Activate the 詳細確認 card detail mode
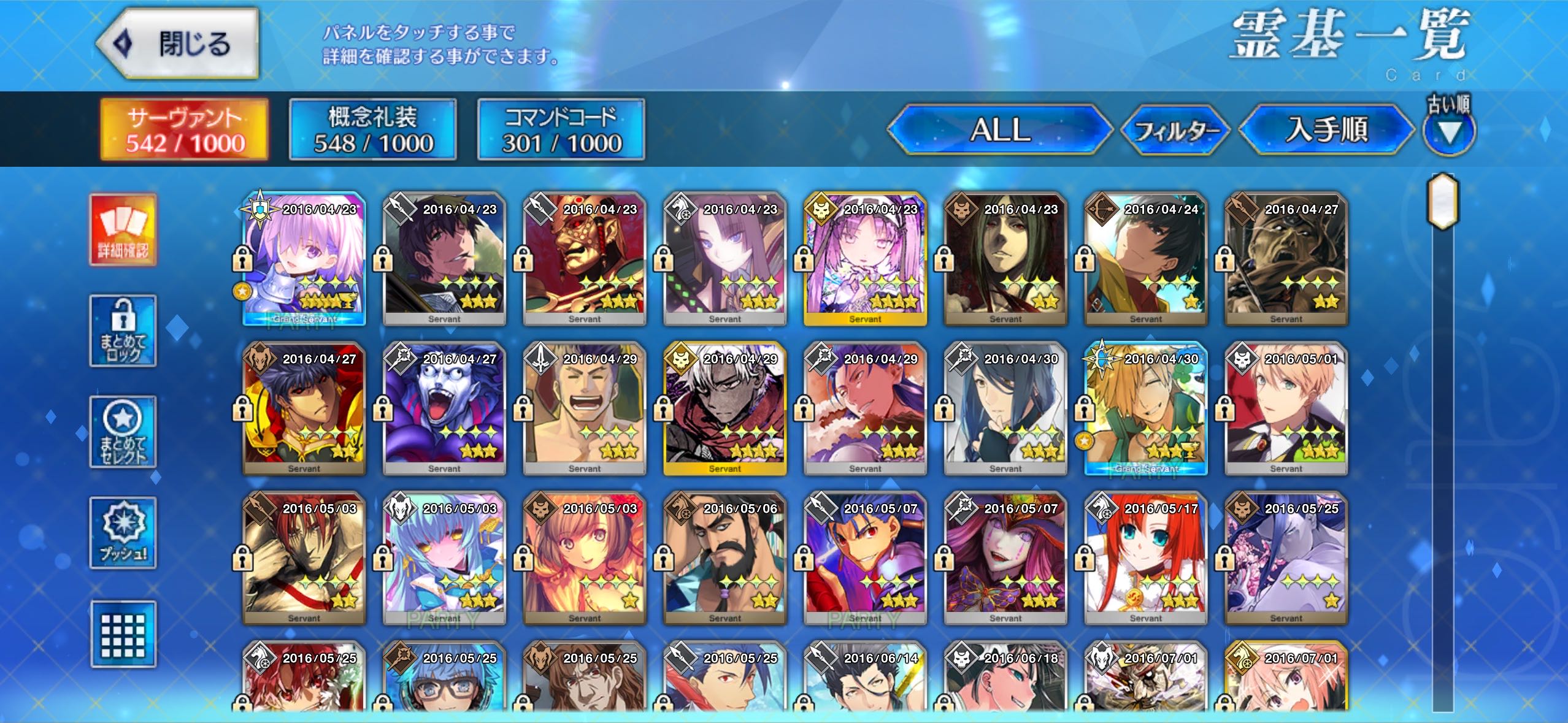1568x723 pixels. (123, 230)
